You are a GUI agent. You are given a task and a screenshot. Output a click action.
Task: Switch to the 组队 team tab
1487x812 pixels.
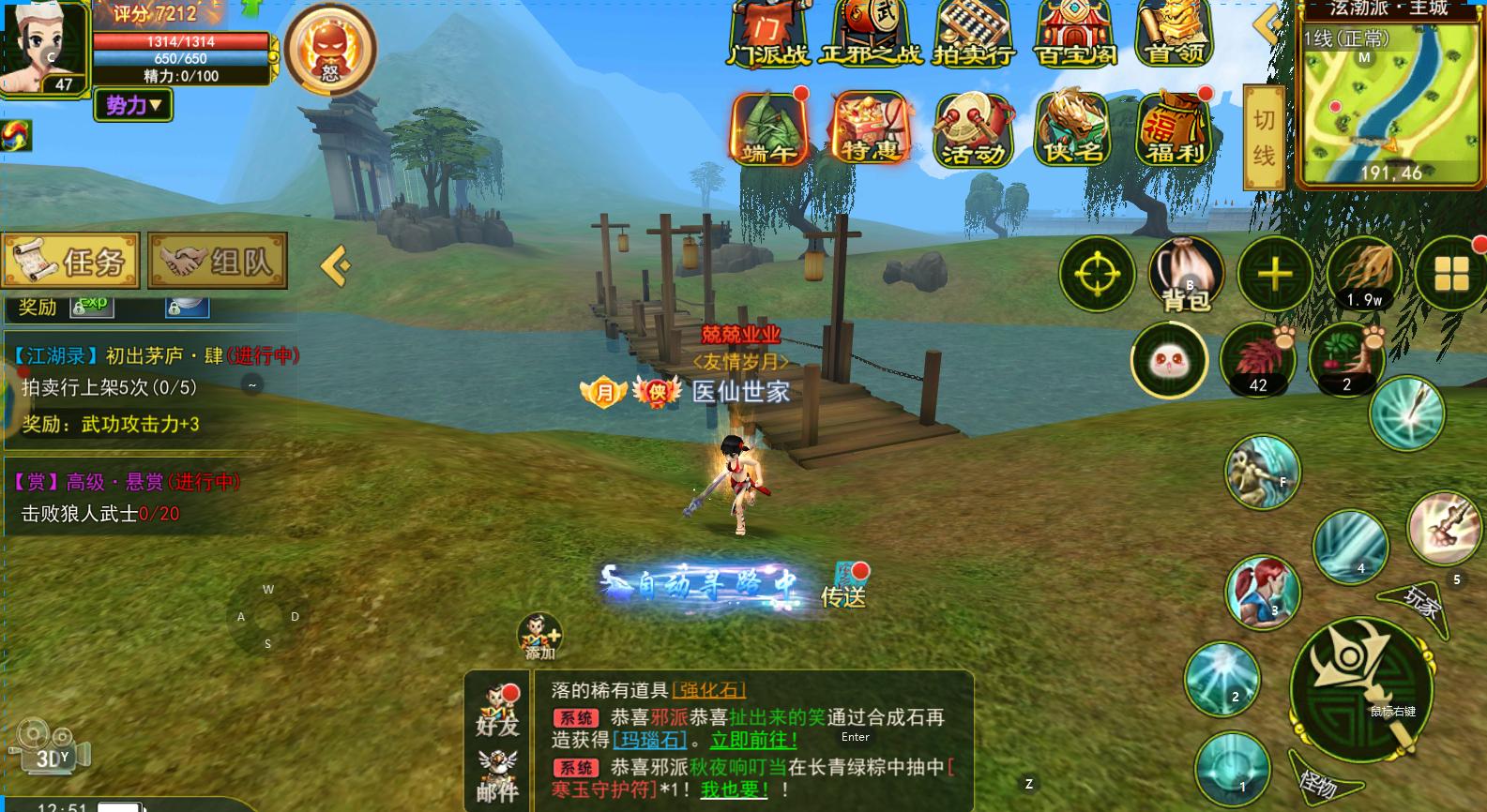point(218,261)
